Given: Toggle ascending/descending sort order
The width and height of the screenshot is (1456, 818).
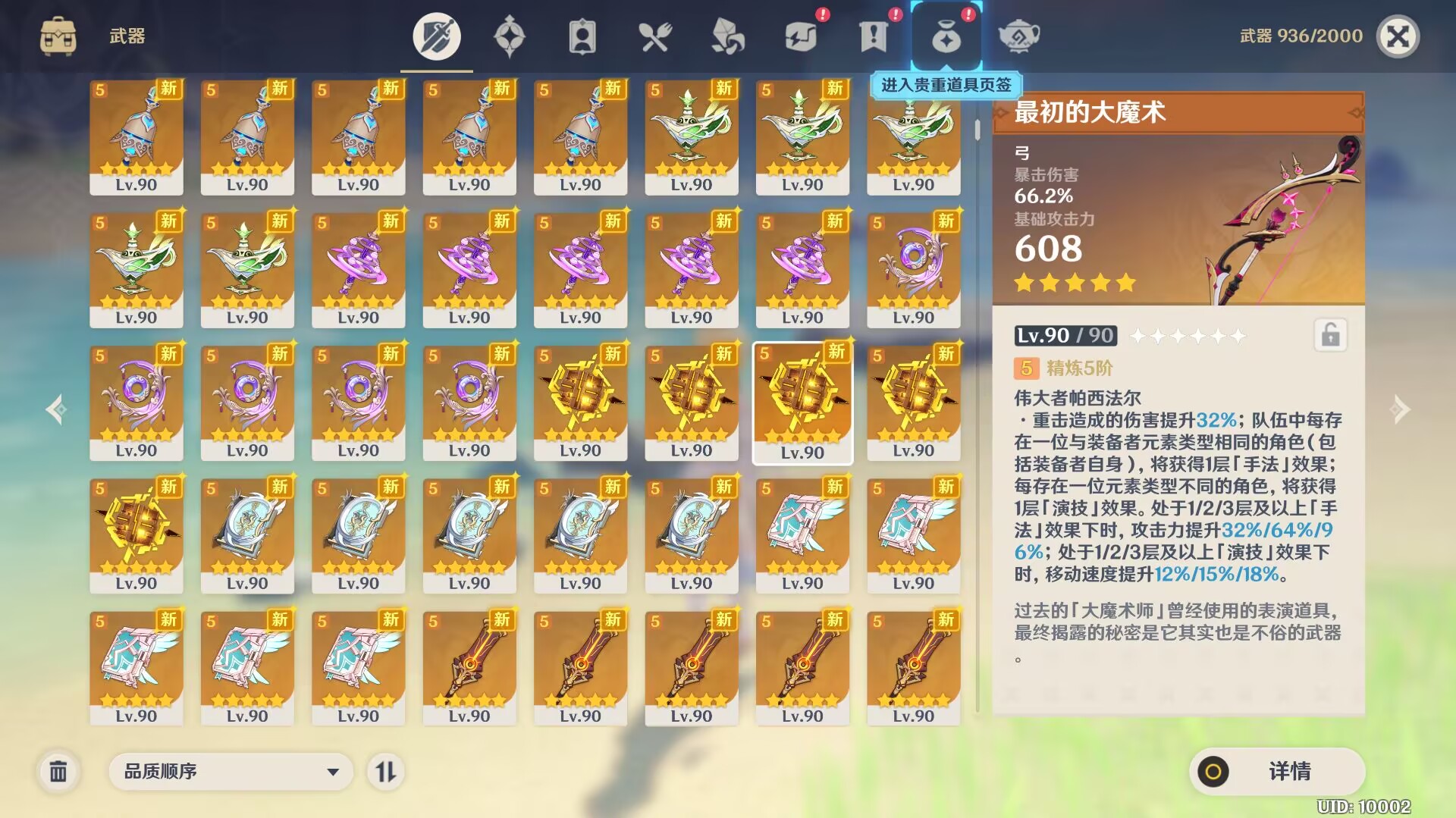Looking at the screenshot, I should click(385, 772).
